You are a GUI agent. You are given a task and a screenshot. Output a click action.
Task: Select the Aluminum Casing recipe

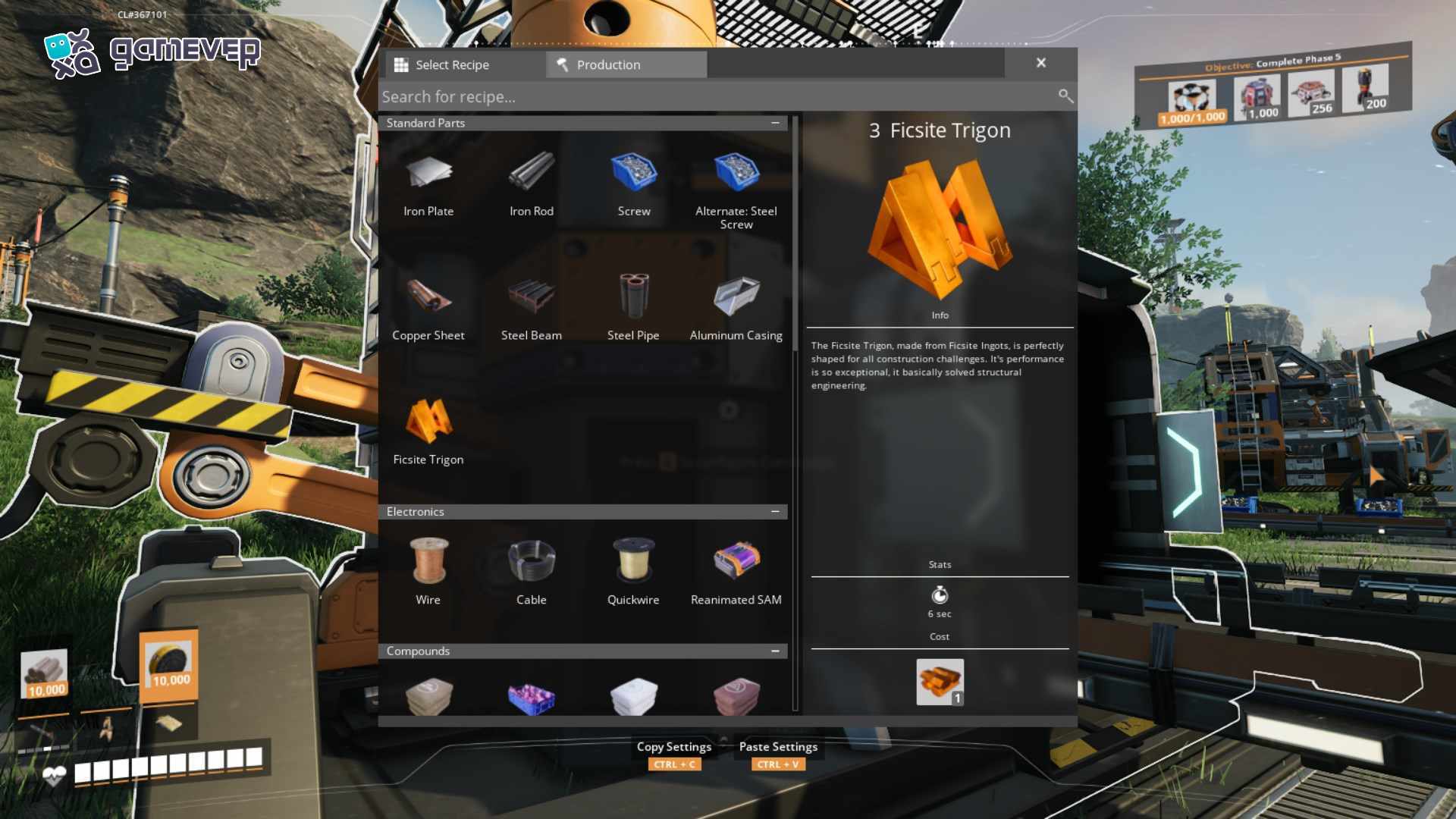pos(736,306)
